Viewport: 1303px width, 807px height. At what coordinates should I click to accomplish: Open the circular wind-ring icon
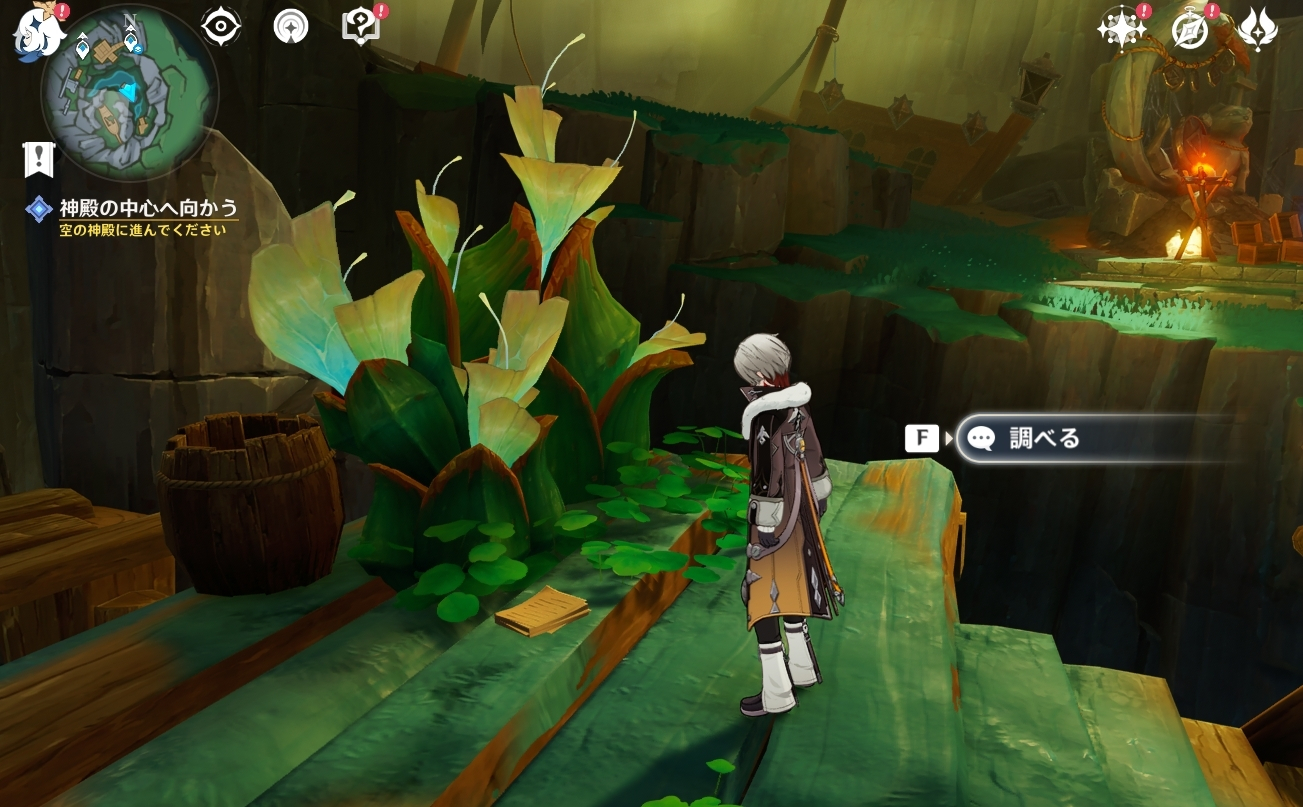pyautogui.click(x=291, y=27)
